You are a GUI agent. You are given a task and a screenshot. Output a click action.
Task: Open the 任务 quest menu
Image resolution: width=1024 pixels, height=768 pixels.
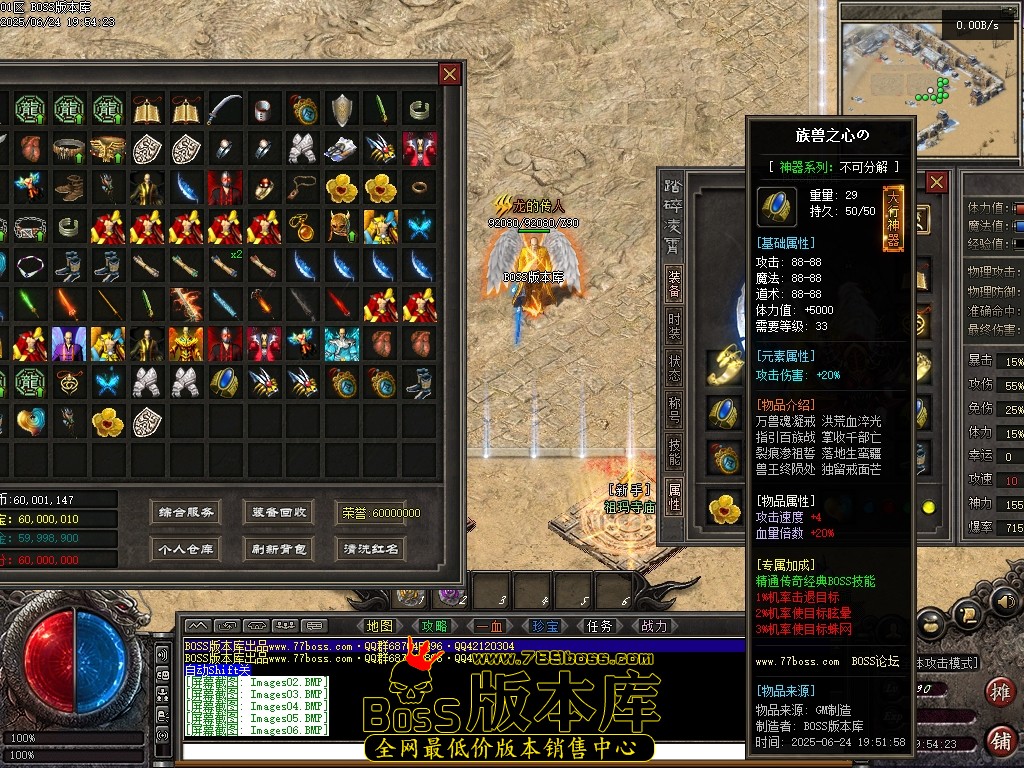(599, 626)
